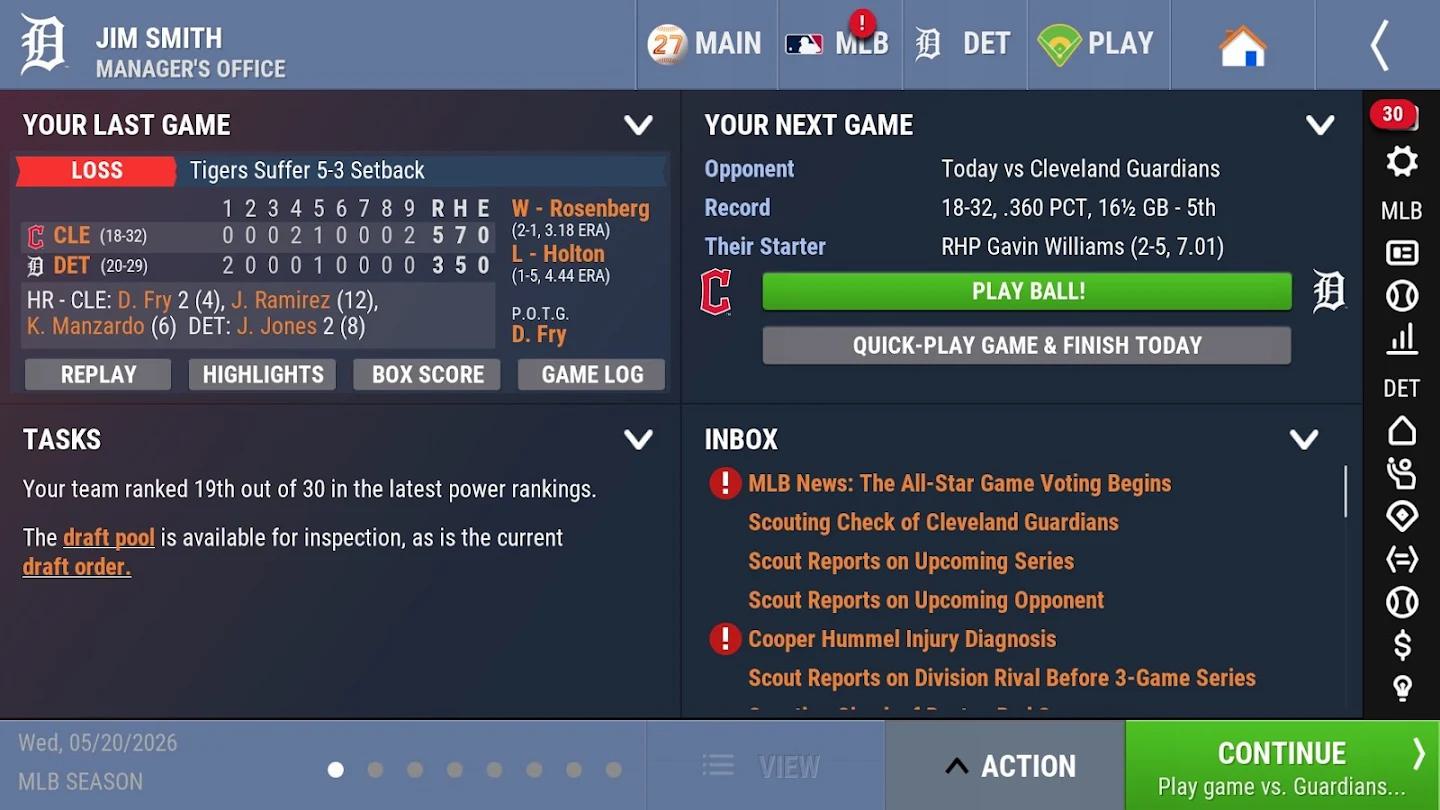Watch the last game HIGHLIGHTS
Screen dimensions: 1440x810
[263, 375]
